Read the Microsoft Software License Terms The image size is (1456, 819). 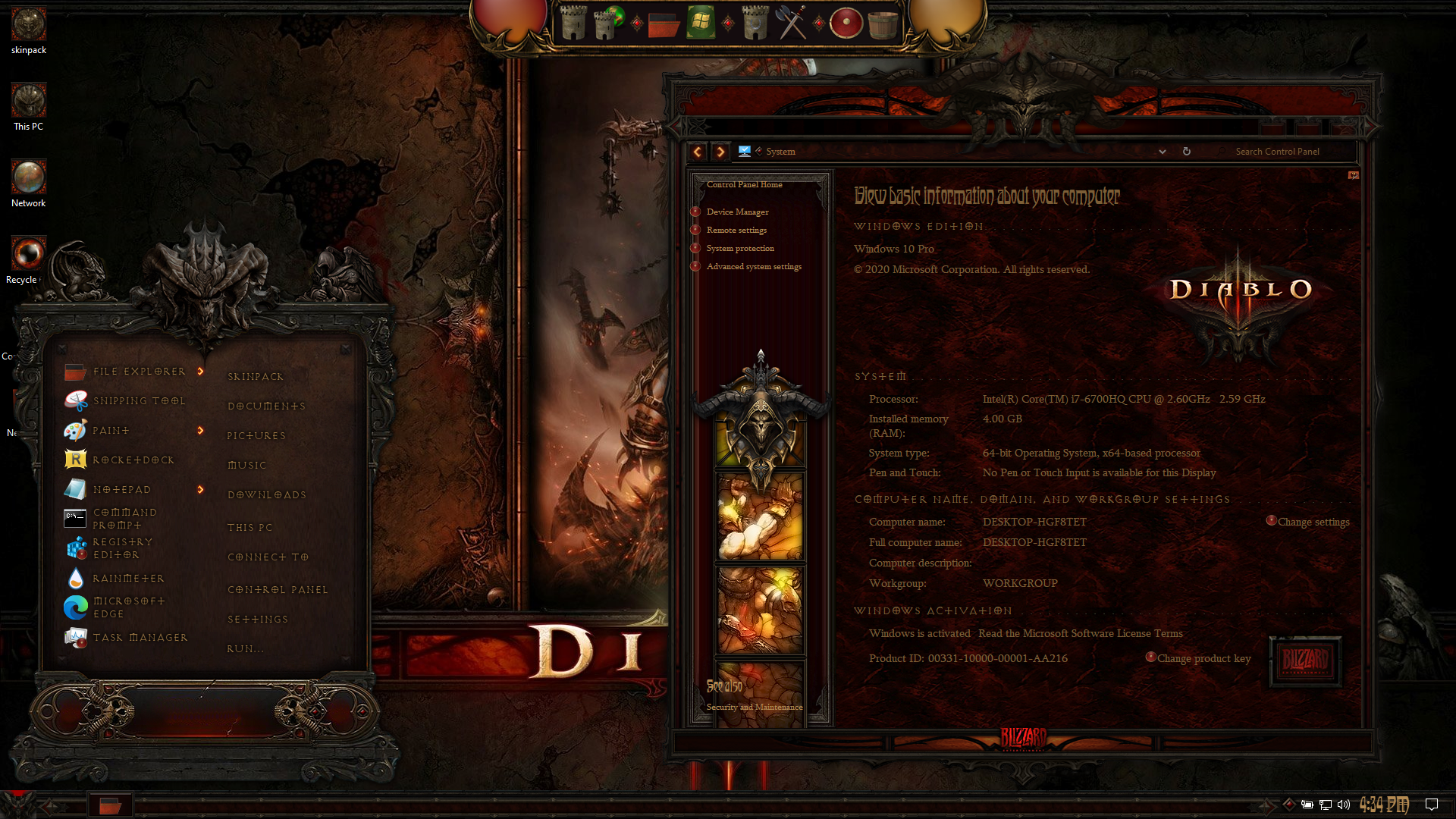coord(1080,634)
